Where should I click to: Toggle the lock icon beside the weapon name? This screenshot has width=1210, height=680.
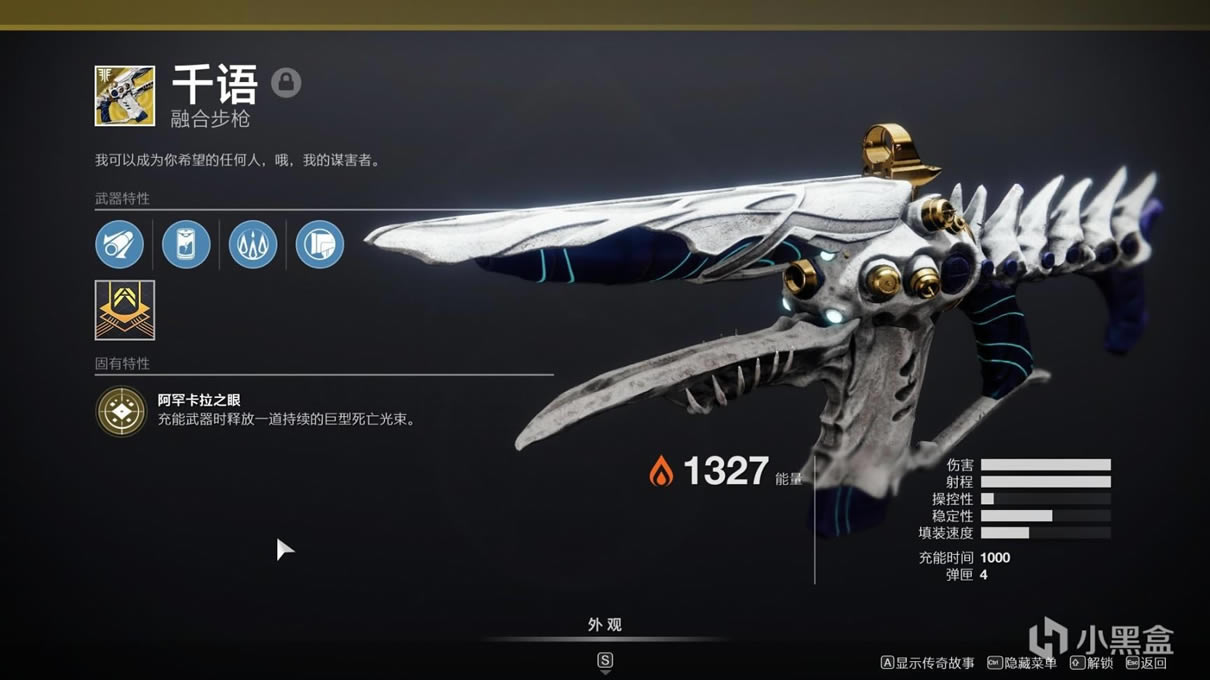click(286, 83)
